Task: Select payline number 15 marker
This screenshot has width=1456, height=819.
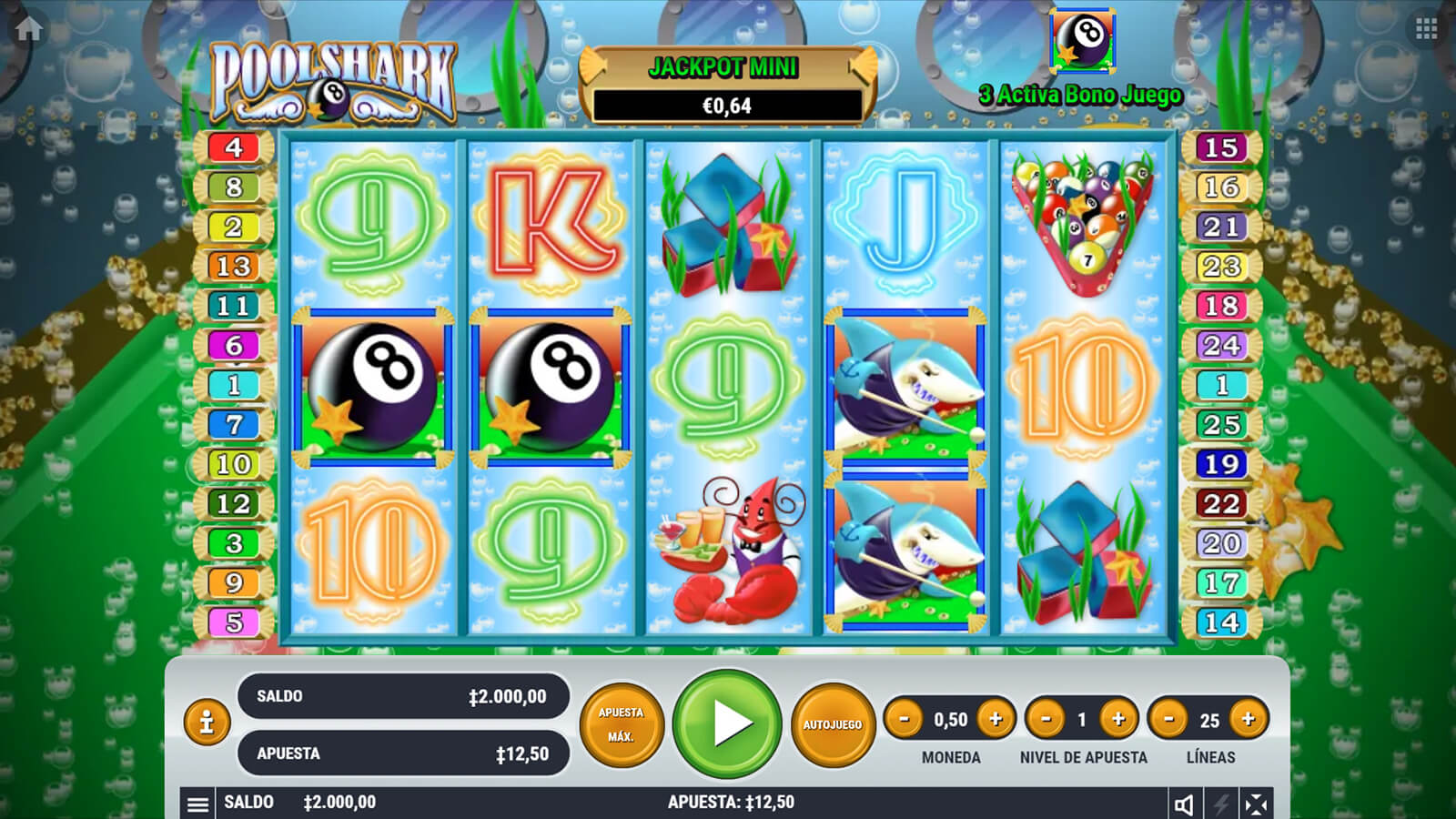Action: 1221,147
